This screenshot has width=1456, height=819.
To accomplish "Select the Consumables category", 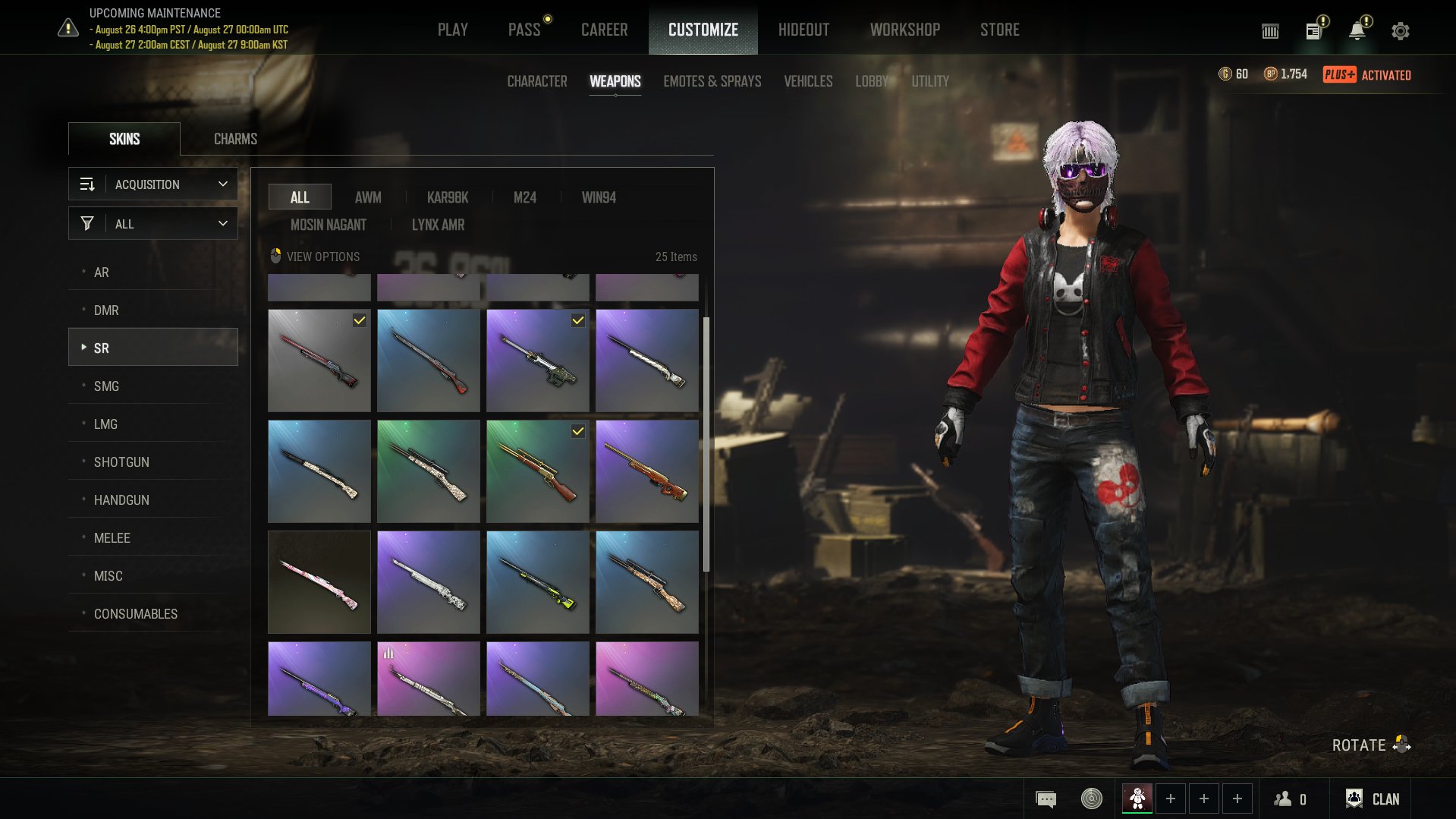I will pos(136,614).
